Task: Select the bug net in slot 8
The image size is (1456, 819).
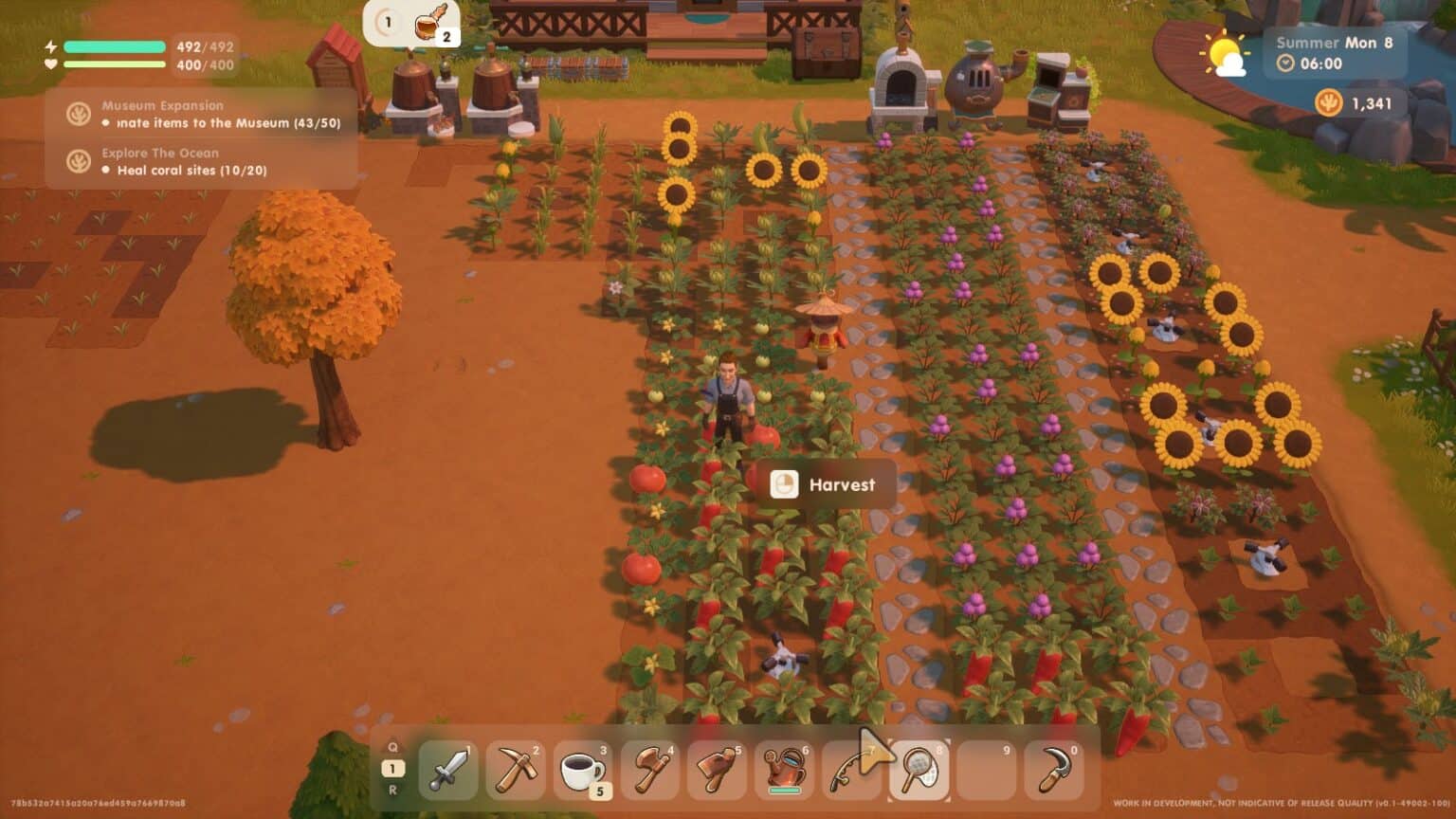Action: click(x=919, y=770)
